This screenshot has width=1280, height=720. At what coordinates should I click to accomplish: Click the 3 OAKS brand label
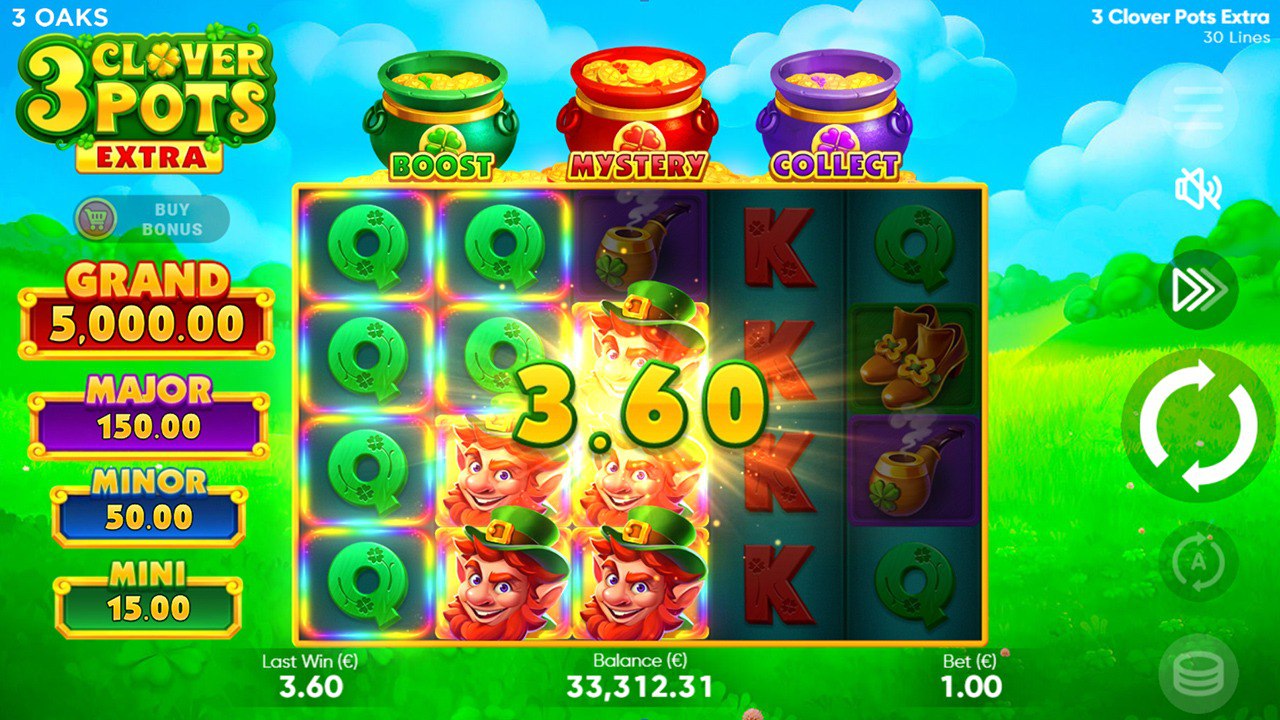[x=62, y=16]
